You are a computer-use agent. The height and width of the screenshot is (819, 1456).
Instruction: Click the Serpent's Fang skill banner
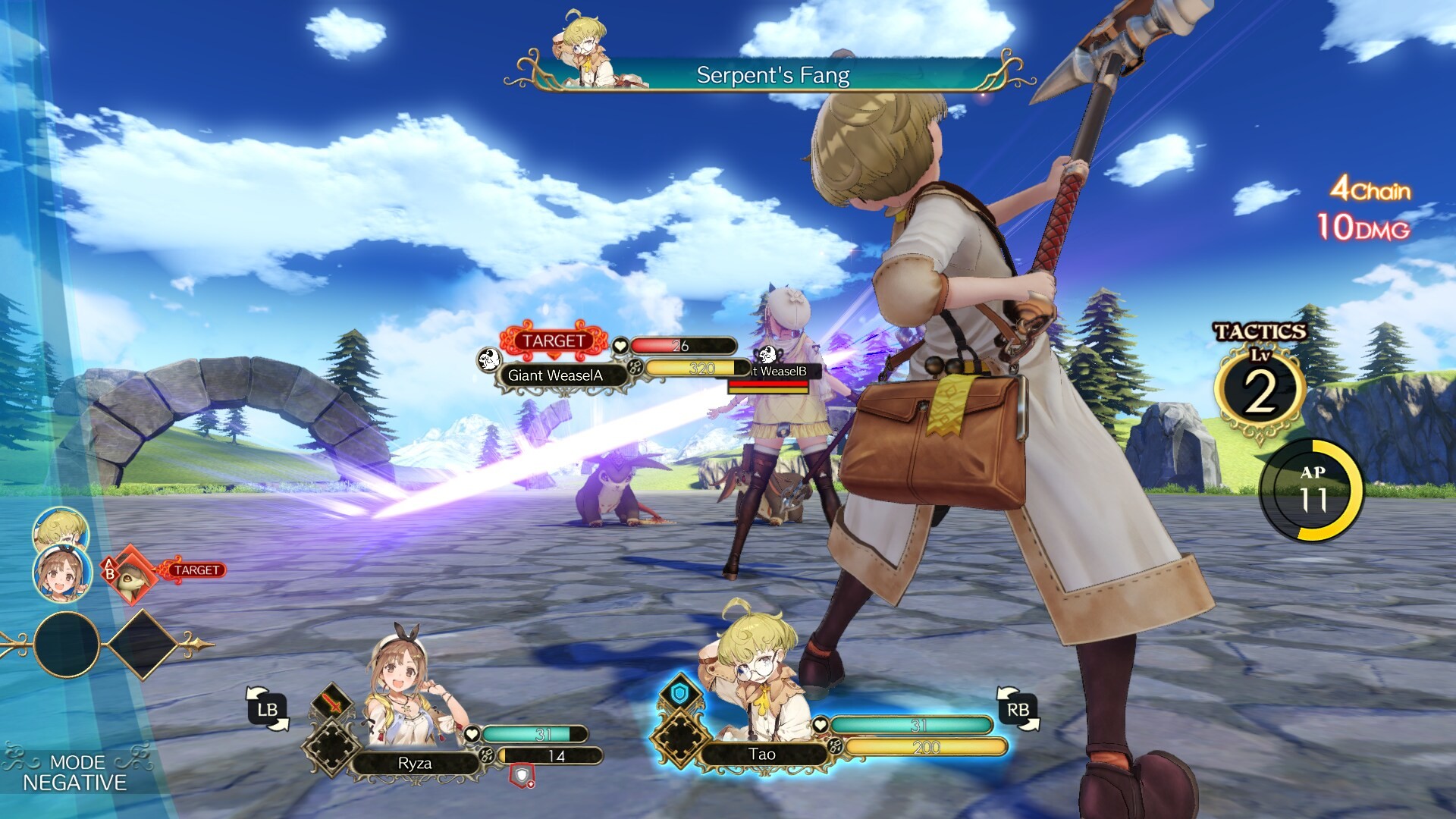tap(772, 75)
